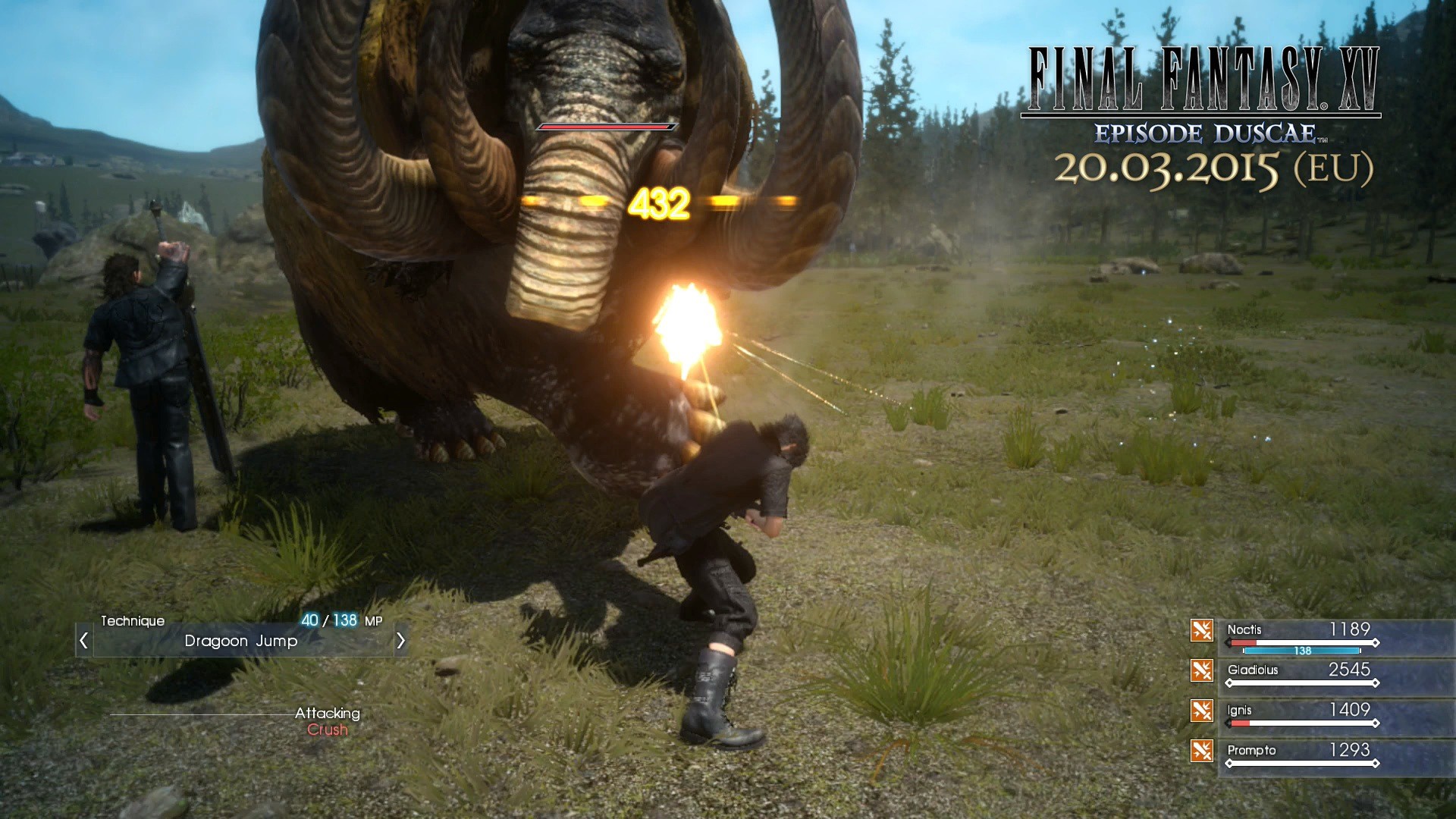The image size is (1456, 819).
Task: Click Noctis's name in the party list
Action: [1246, 630]
